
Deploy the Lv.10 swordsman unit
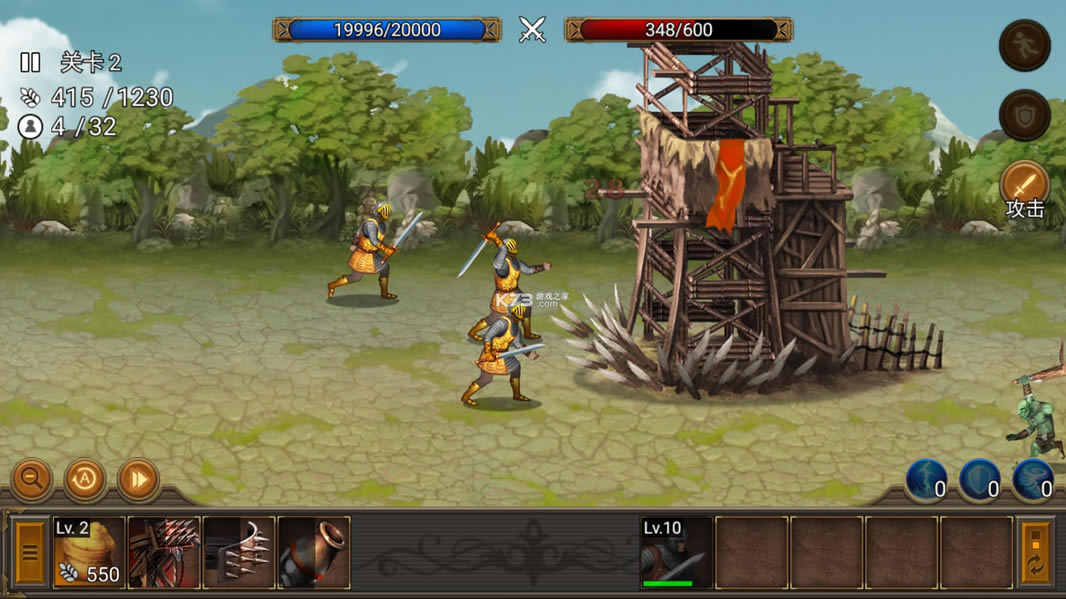pyautogui.click(x=676, y=552)
